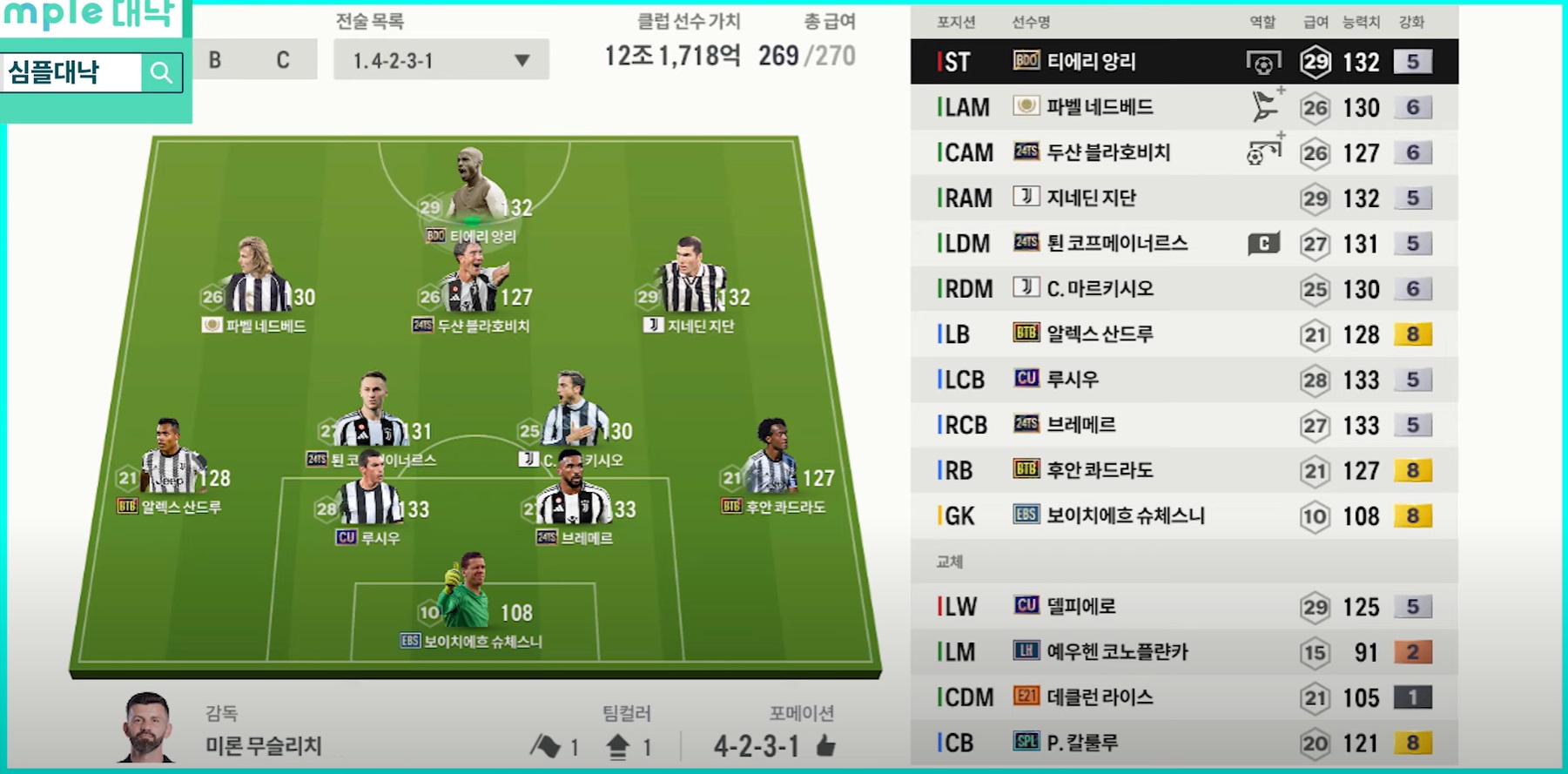Choose the RDM C. 마르키시오 row
This screenshot has width=1568, height=774.
tap(1184, 288)
